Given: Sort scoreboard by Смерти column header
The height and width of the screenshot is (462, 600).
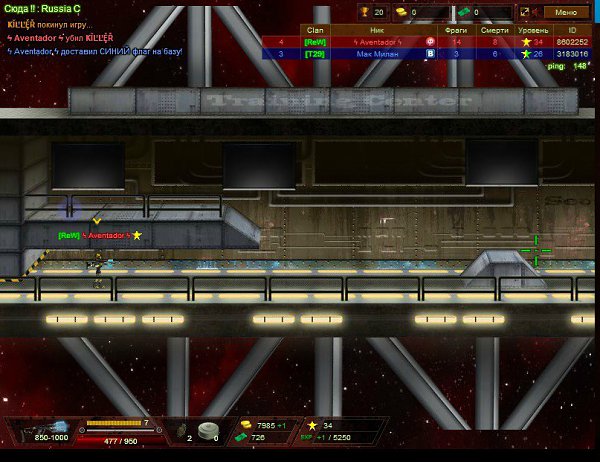Looking at the screenshot, I should [x=494, y=31].
